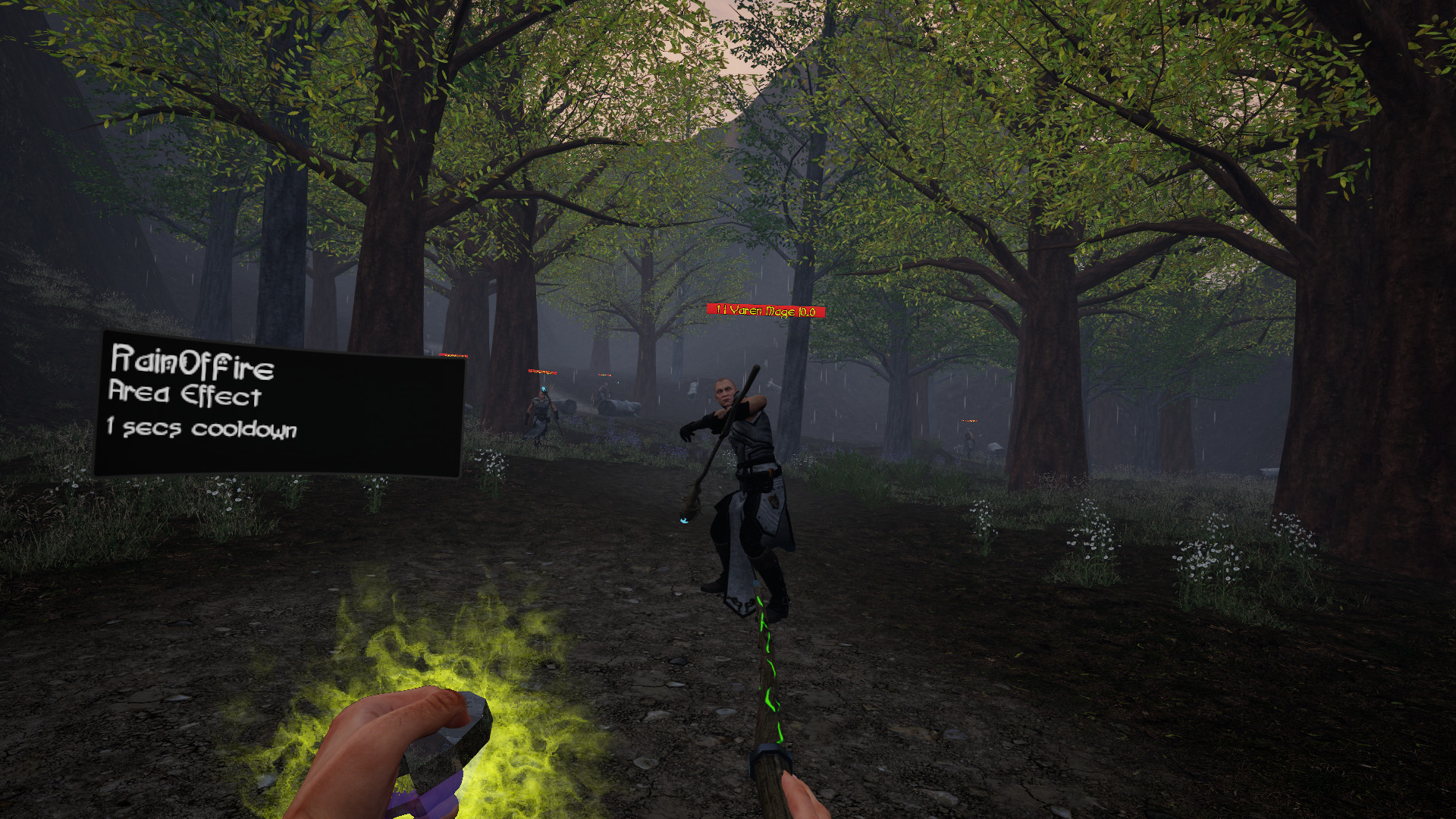Click the distant enemy's glowing blue weapon
1456x819 pixels.
click(x=543, y=388)
